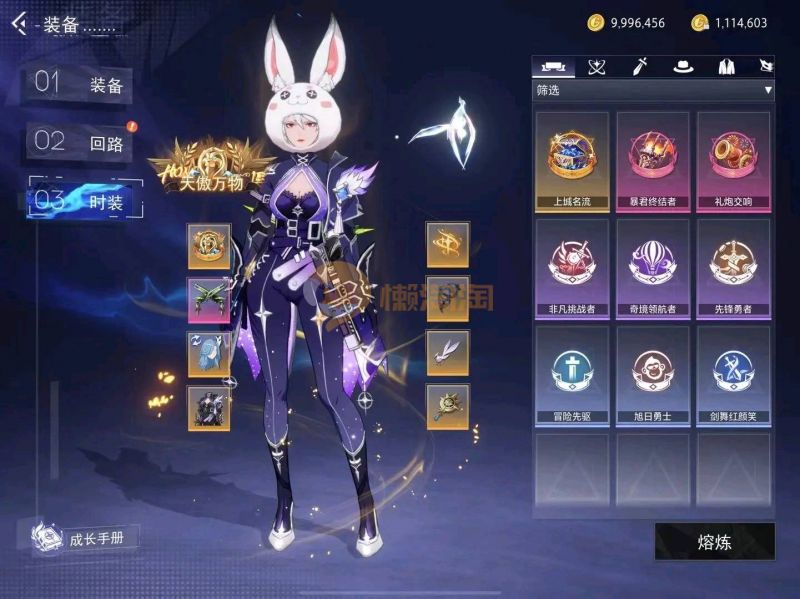
Task: Choose the hat category tab
Action: coord(683,67)
